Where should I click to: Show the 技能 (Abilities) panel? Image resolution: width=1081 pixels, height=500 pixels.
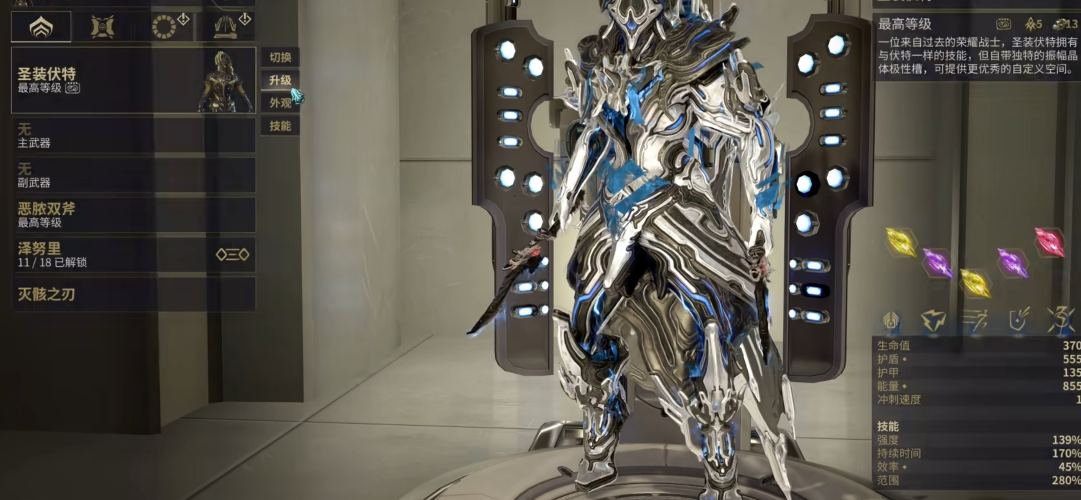click(x=280, y=126)
